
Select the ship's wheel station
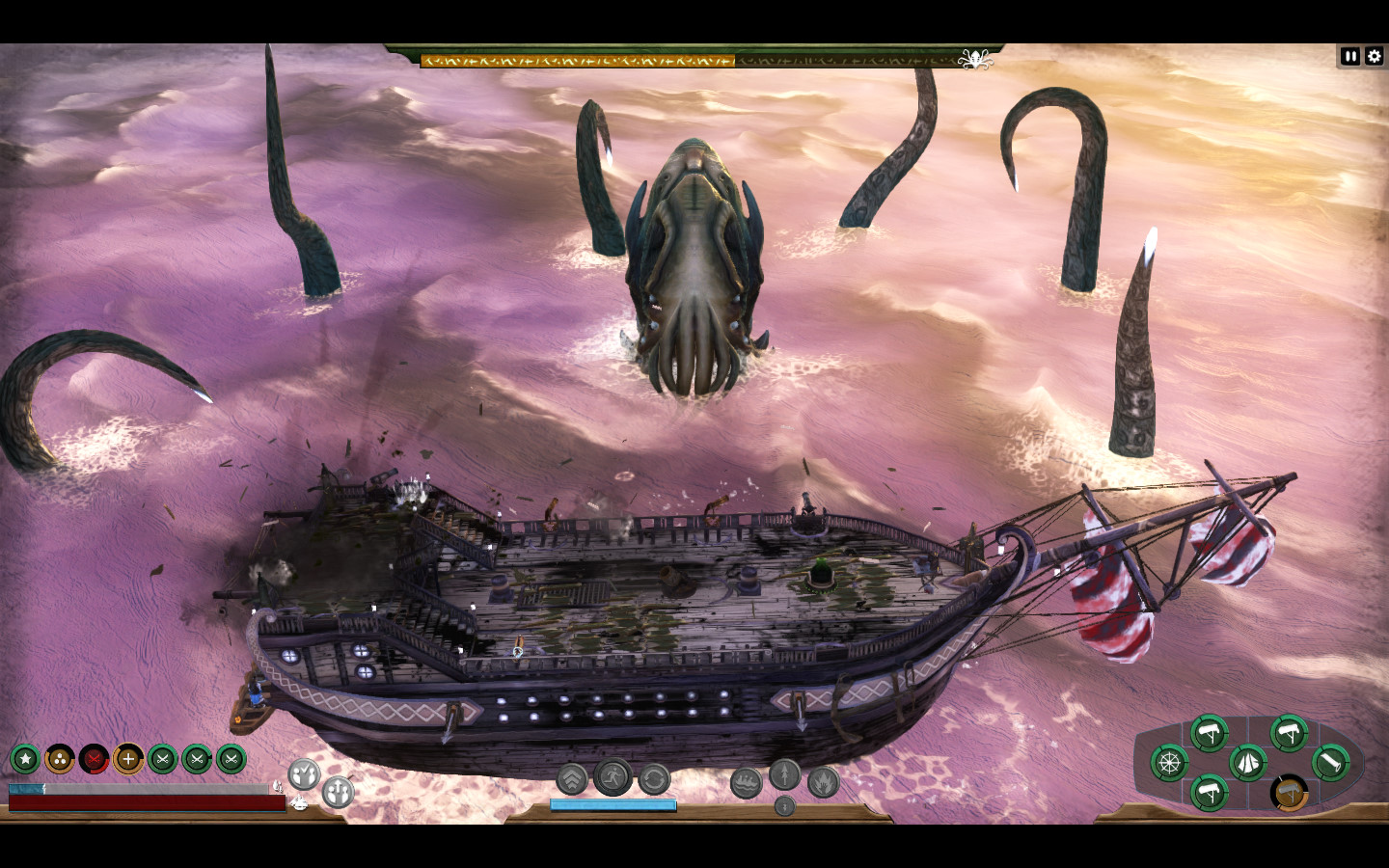pos(1169,764)
